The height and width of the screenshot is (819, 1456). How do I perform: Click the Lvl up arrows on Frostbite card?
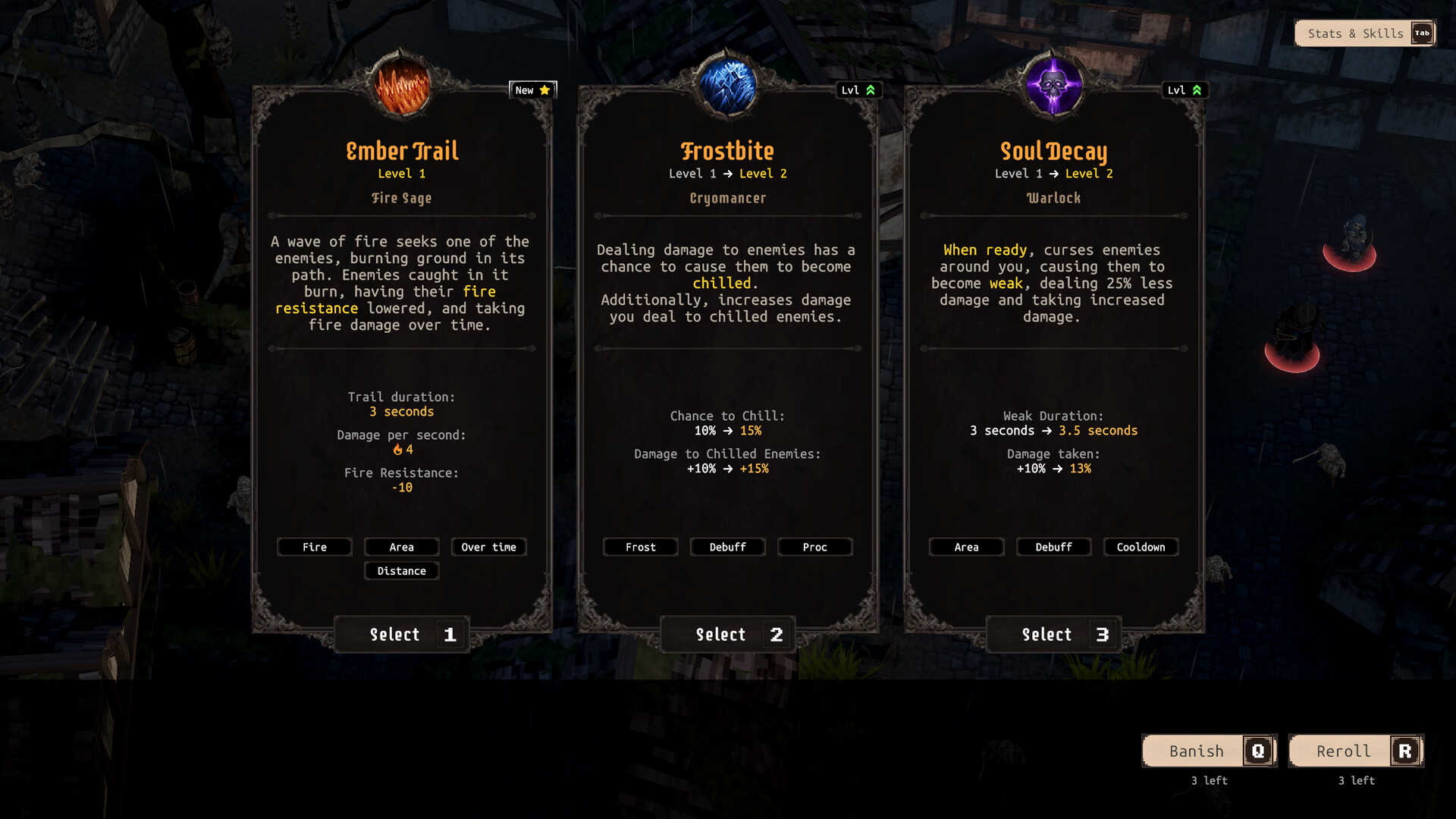coord(870,89)
